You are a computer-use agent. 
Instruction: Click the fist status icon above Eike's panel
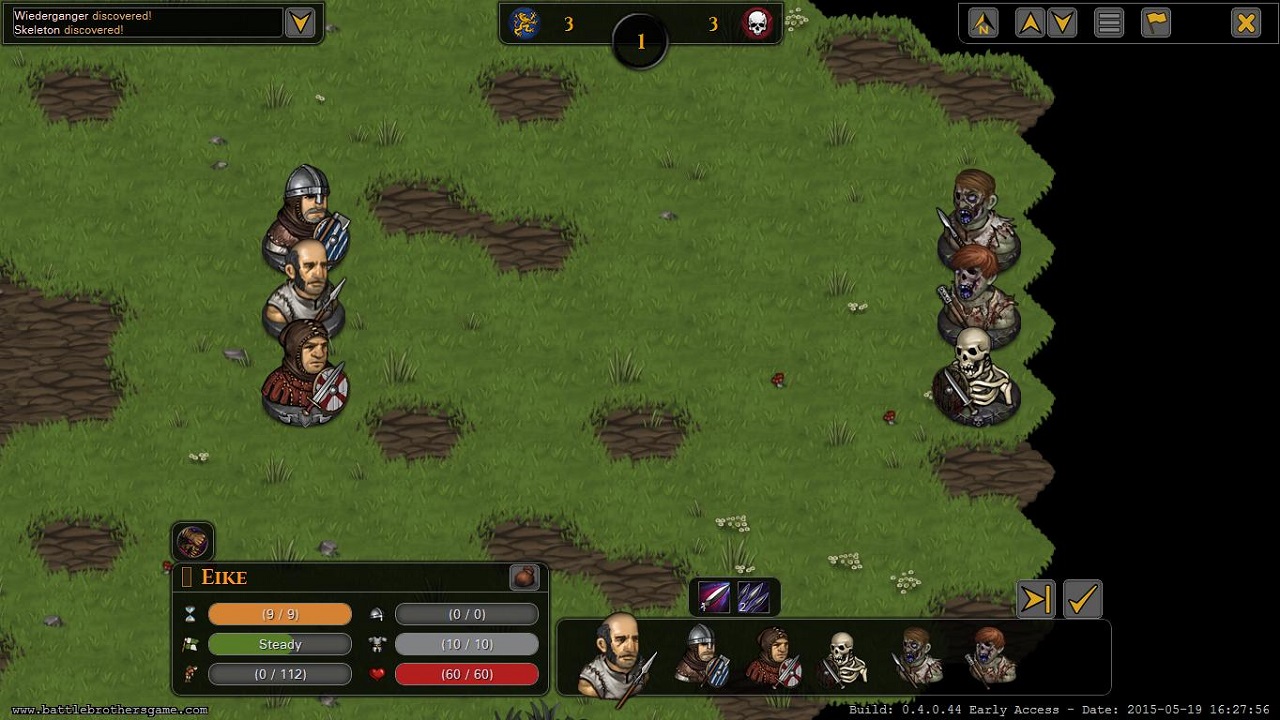(x=193, y=542)
